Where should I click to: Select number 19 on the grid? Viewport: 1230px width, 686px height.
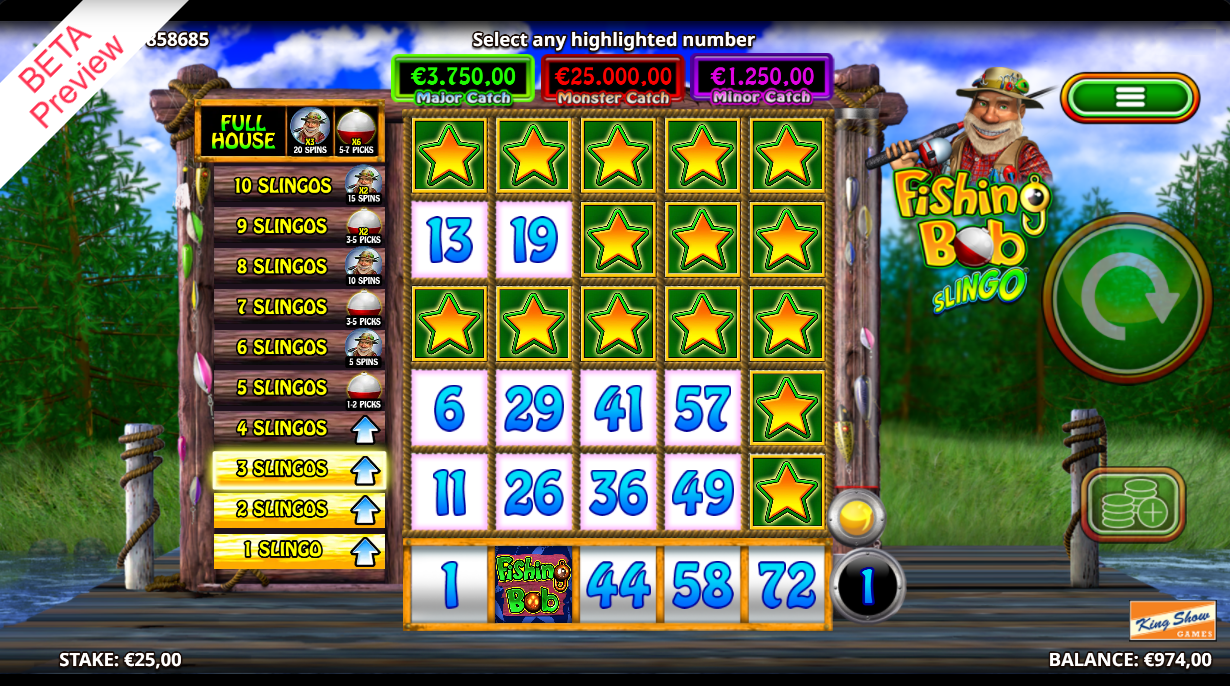(x=534, y=240)
